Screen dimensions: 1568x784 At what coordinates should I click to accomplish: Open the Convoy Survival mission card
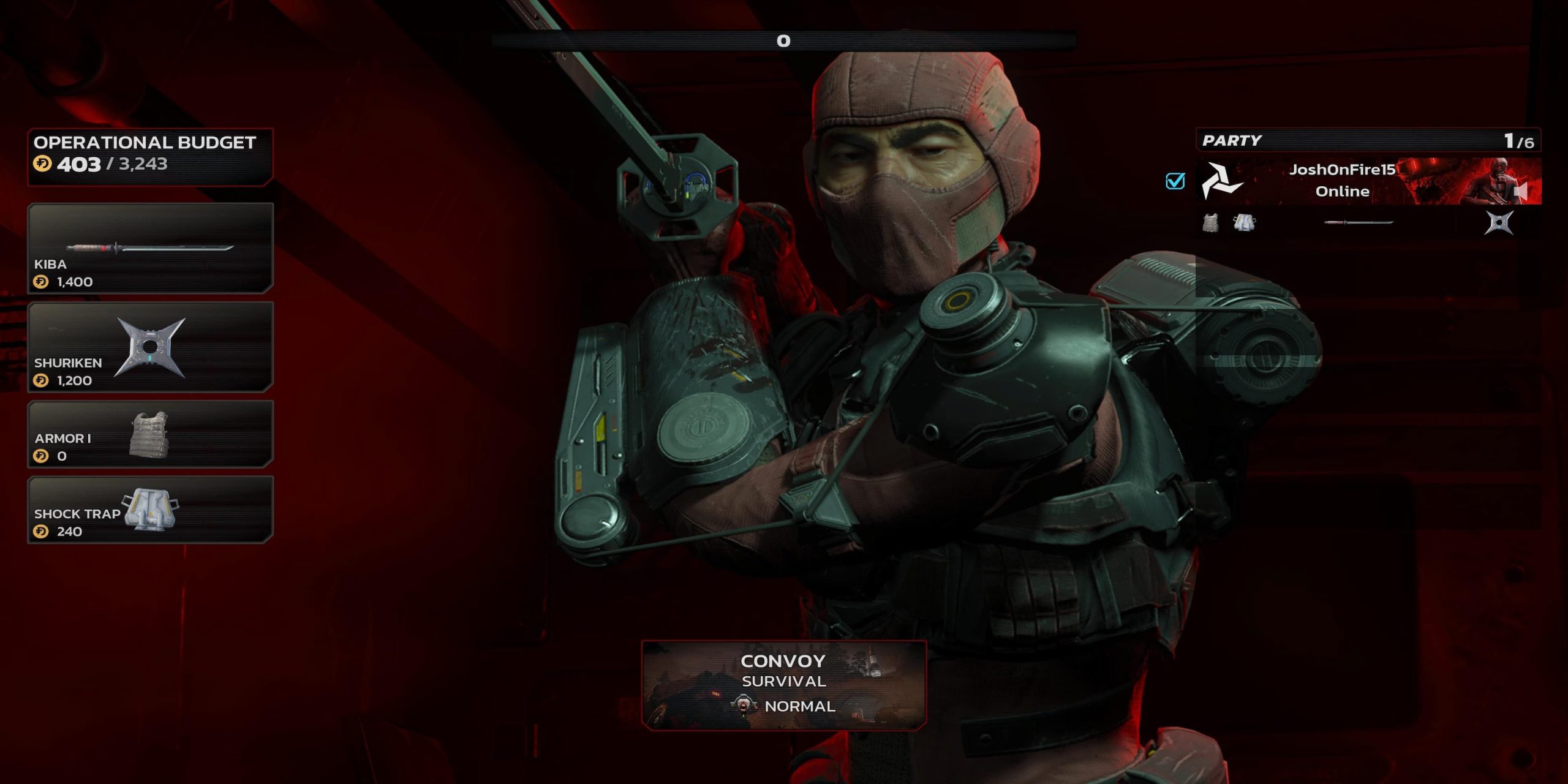click(783, 685)
